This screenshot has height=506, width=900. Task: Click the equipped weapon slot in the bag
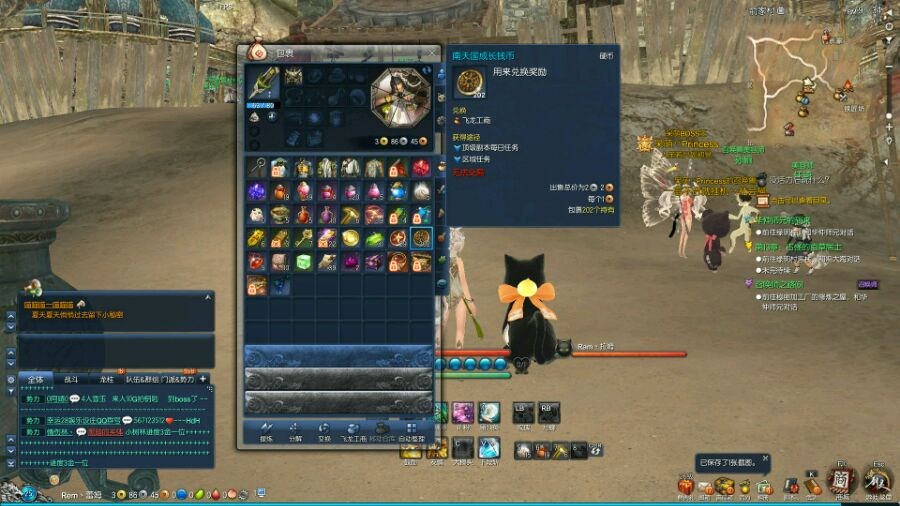(x=263, y=86)
